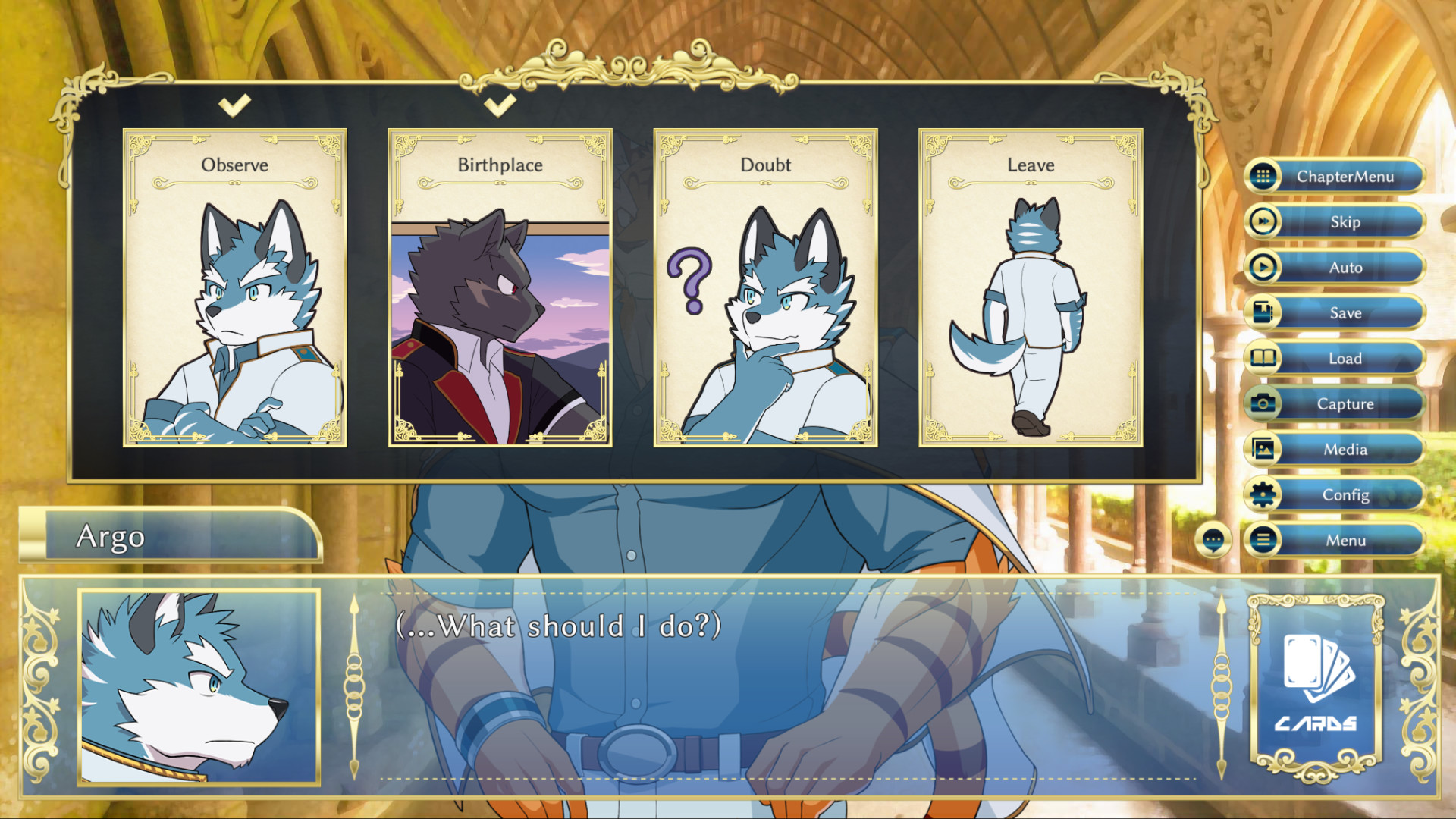Image resolution: width=1456 pixels, height=819 pixels.
Task: Open the Load book icon
Action: pos(1263,358)
